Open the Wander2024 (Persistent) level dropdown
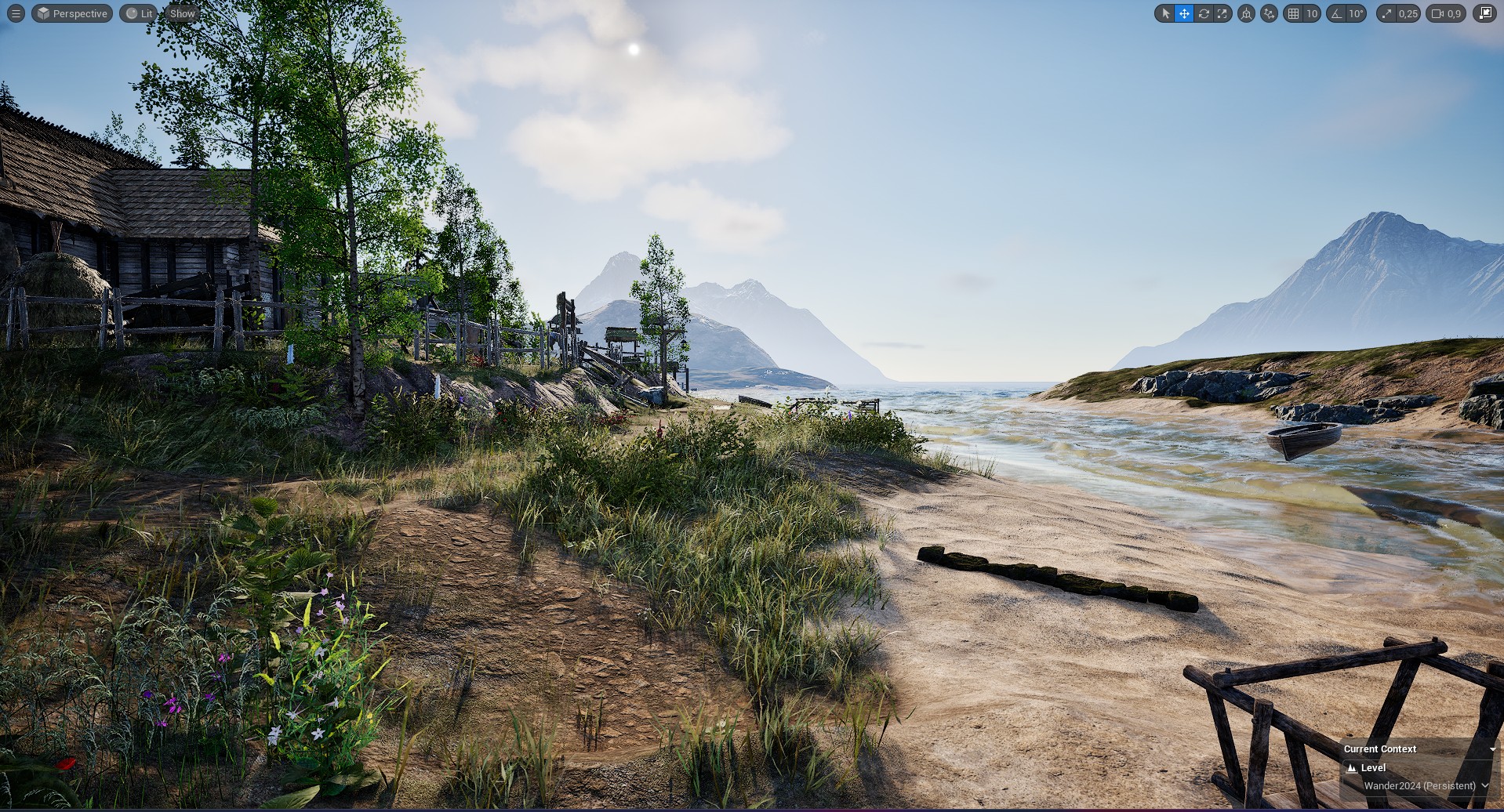This screenshot has width=1504, height=812. click(x=1425, y=785)
